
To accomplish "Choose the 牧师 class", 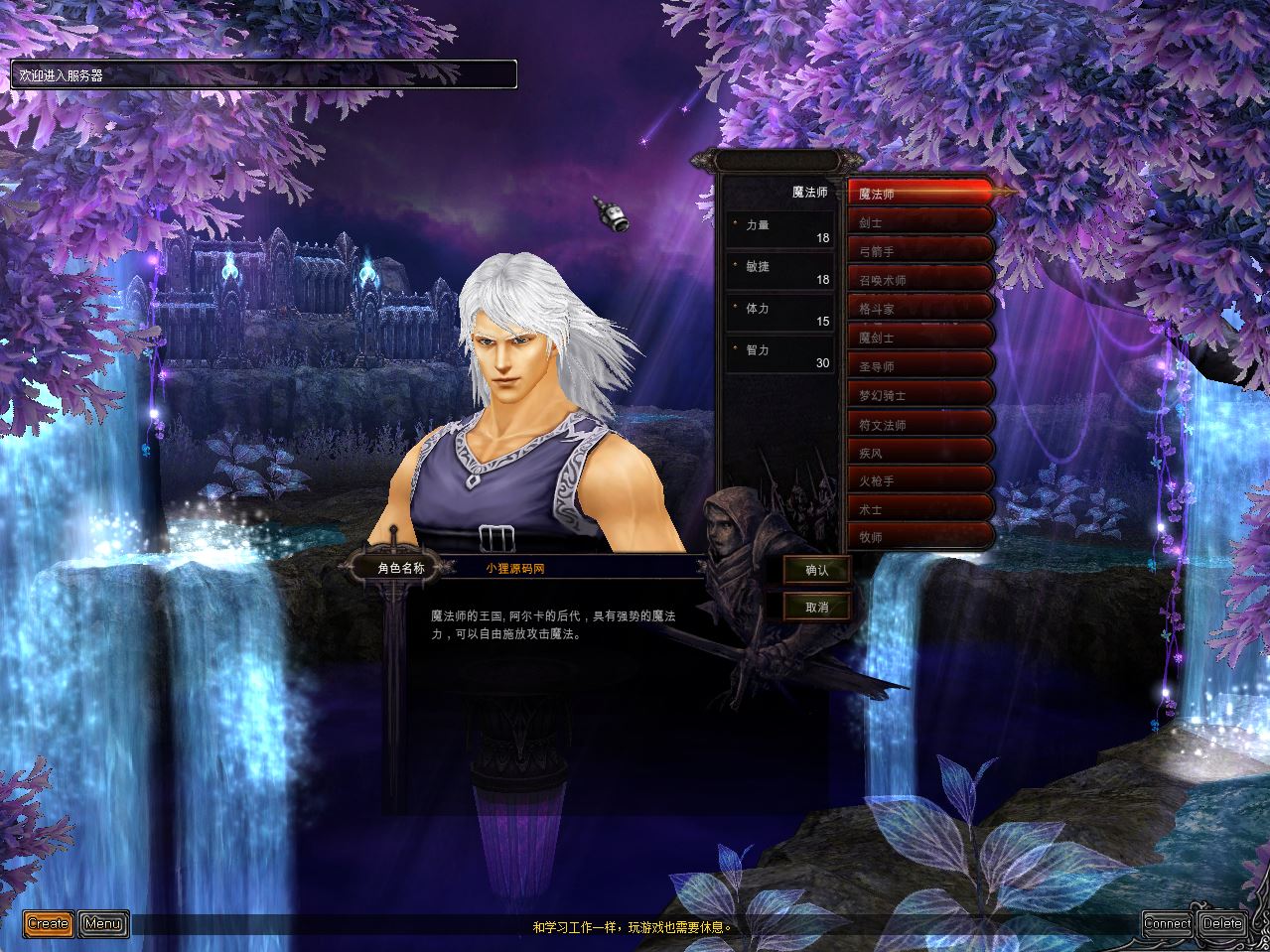I will pos(918,537).
